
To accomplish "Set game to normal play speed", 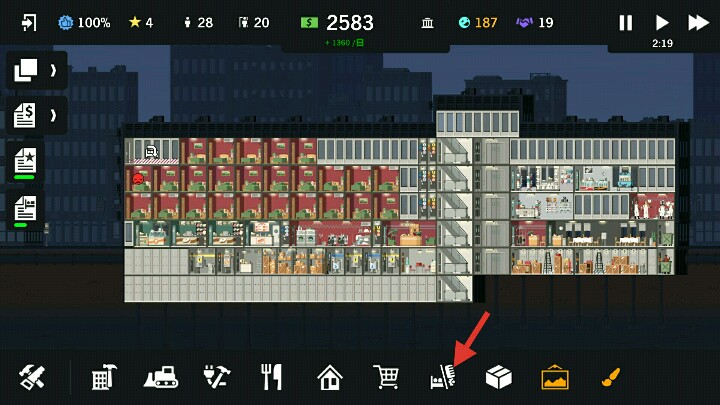I will [662, 22].
